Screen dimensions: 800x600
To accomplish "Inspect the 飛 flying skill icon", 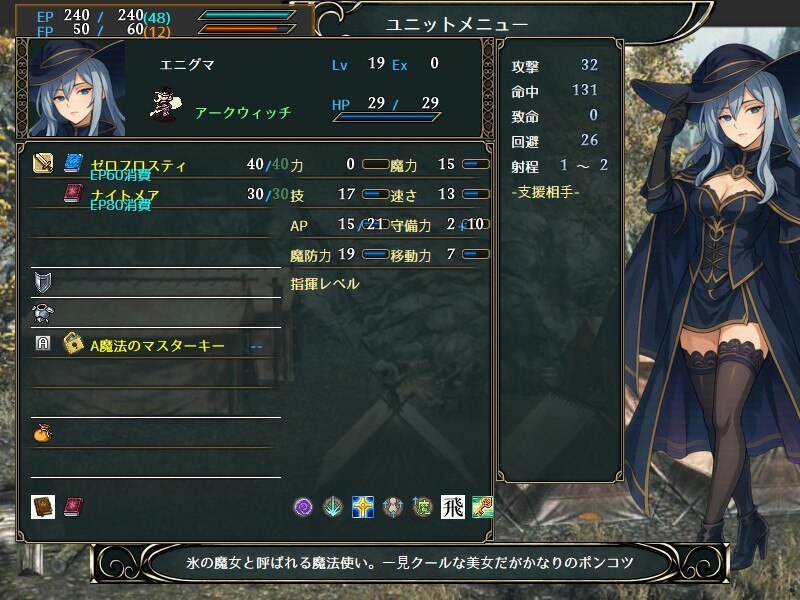I will [452, 507].
